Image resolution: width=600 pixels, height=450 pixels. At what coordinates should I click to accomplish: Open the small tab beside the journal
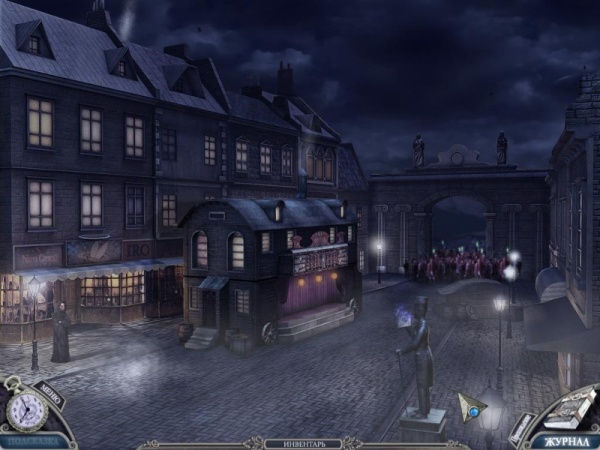(522, 429)
